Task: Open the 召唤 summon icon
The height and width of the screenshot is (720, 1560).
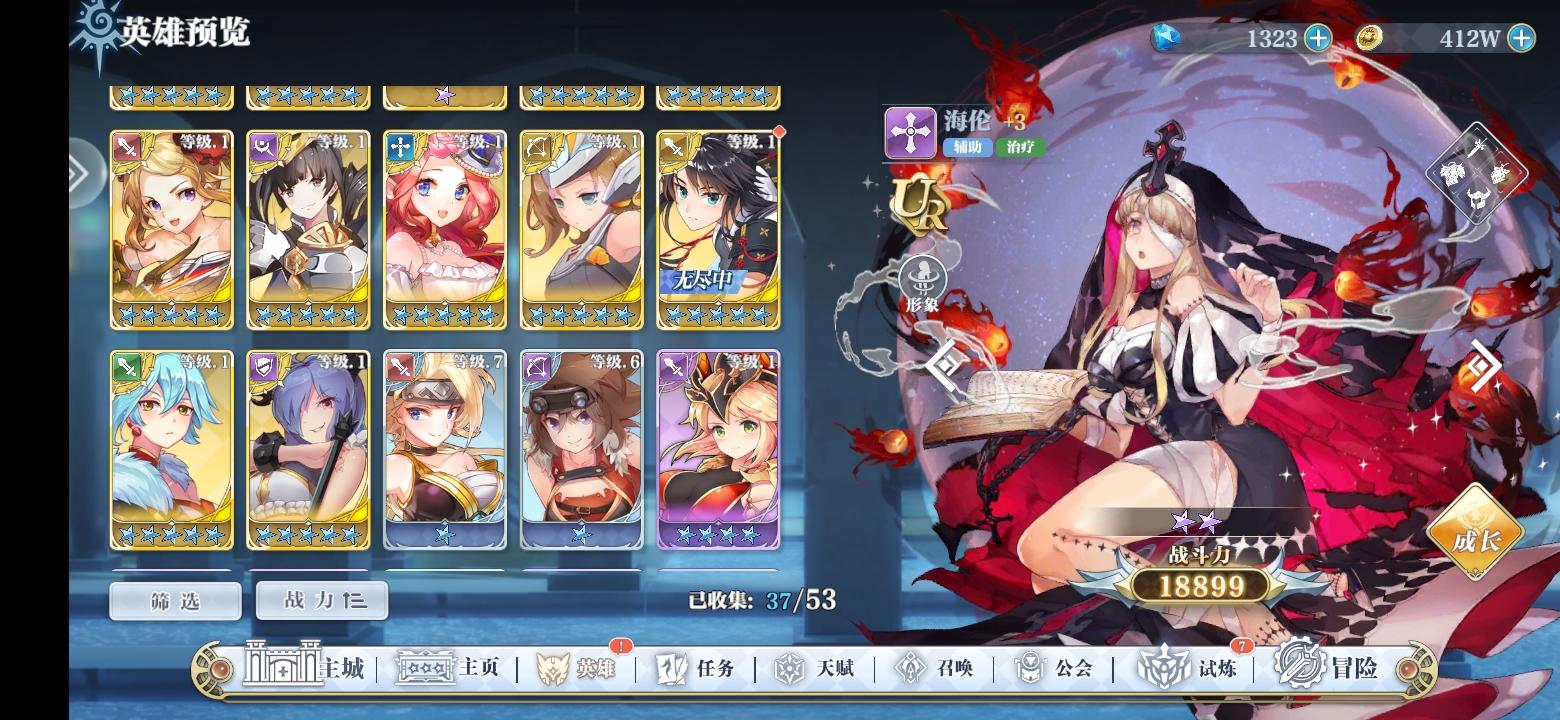Action: [x=912, y=667]
